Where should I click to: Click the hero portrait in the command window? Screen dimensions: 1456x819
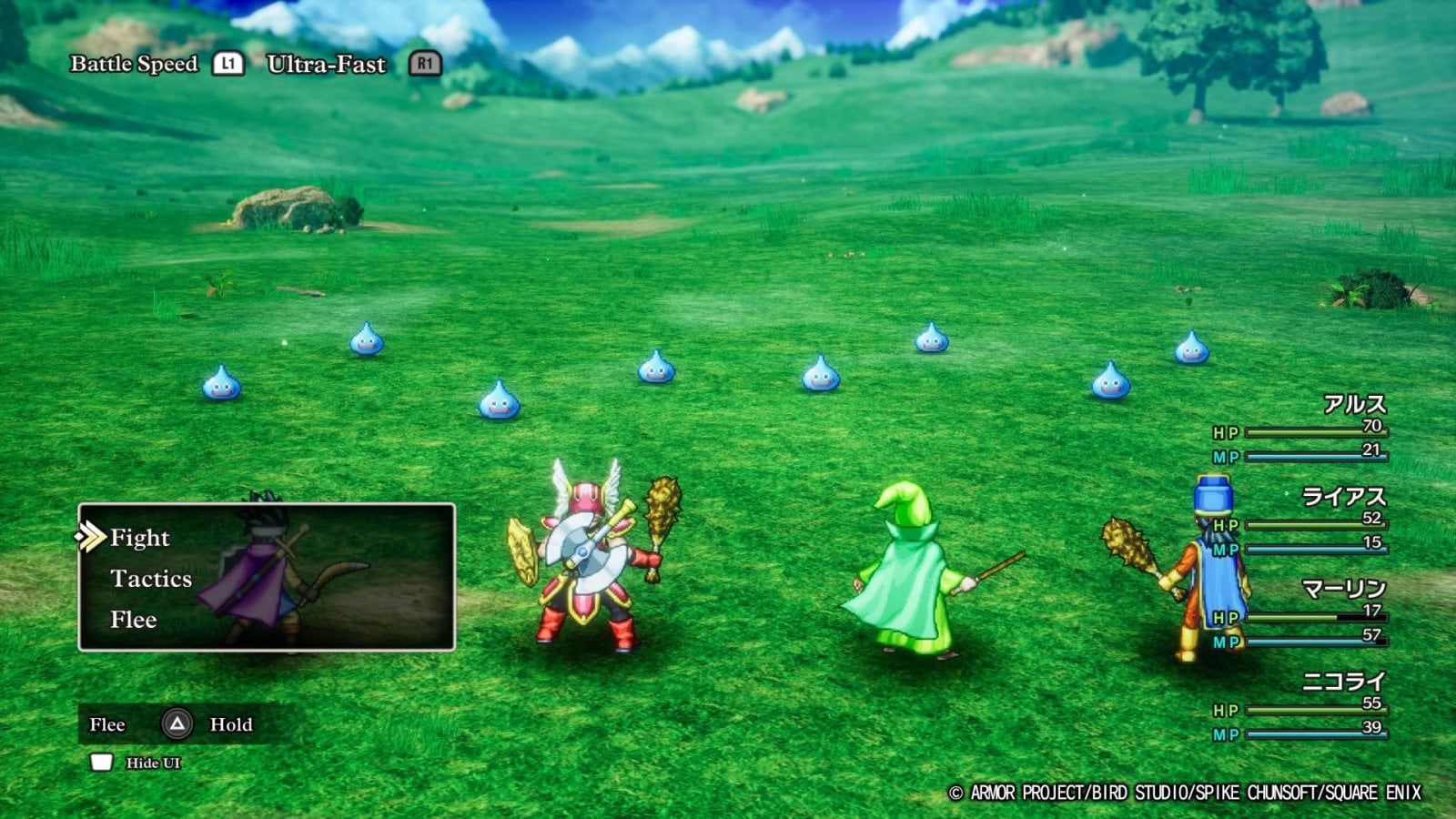click(259, 573)
